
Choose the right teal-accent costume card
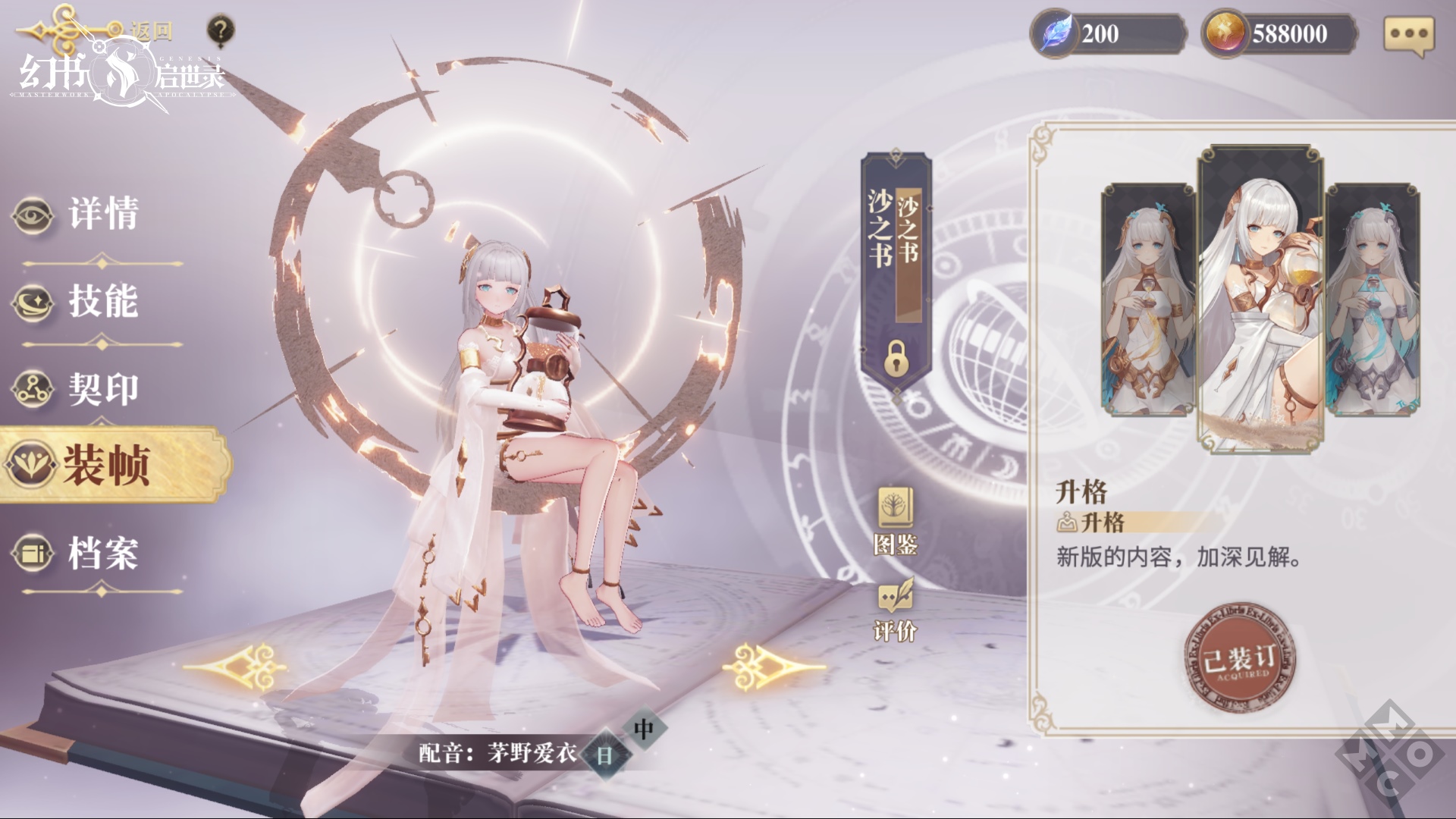click(x=1373, y=300)
